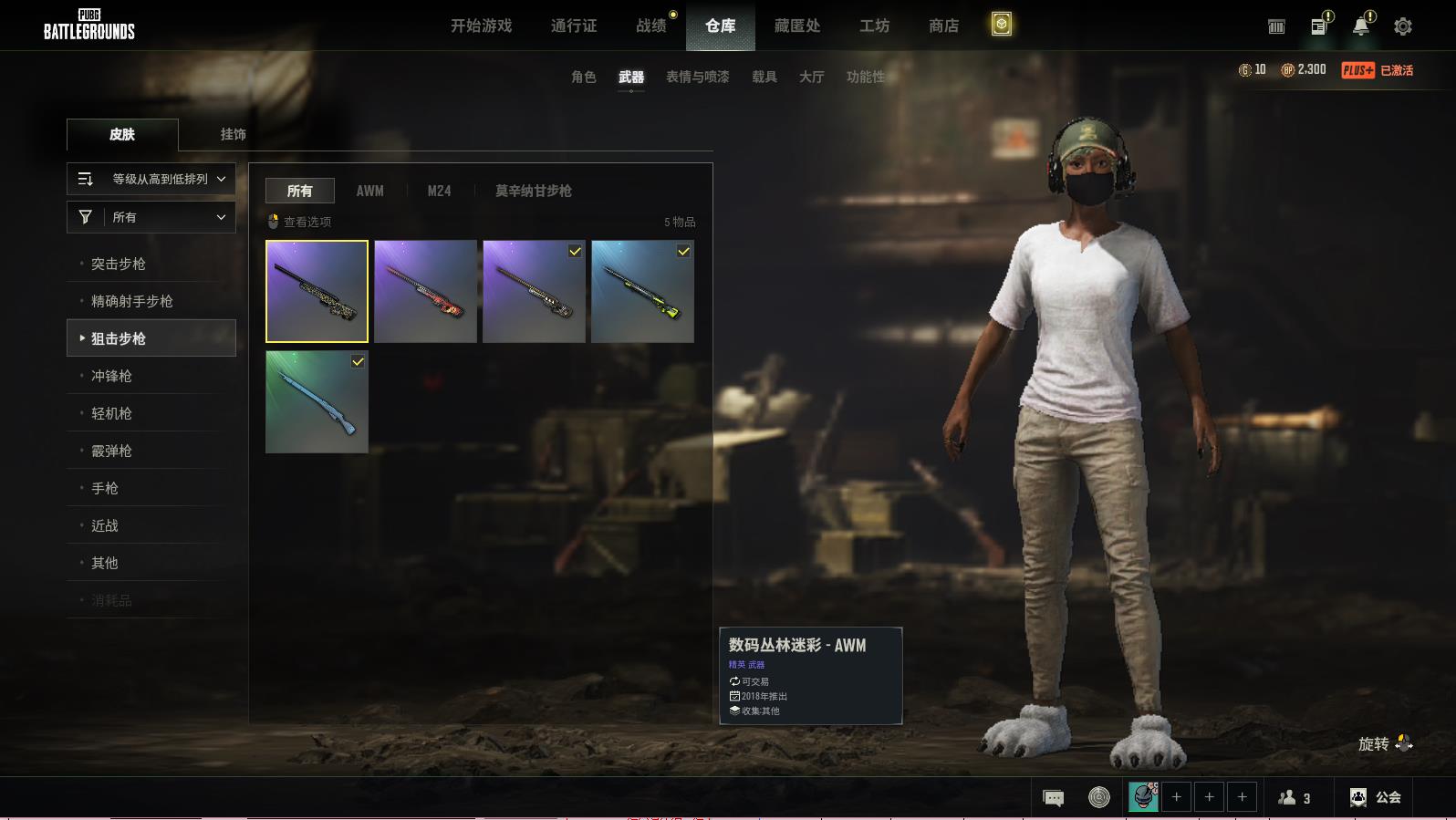
Task: Open the 商店 store
Action: pos(943,26)
